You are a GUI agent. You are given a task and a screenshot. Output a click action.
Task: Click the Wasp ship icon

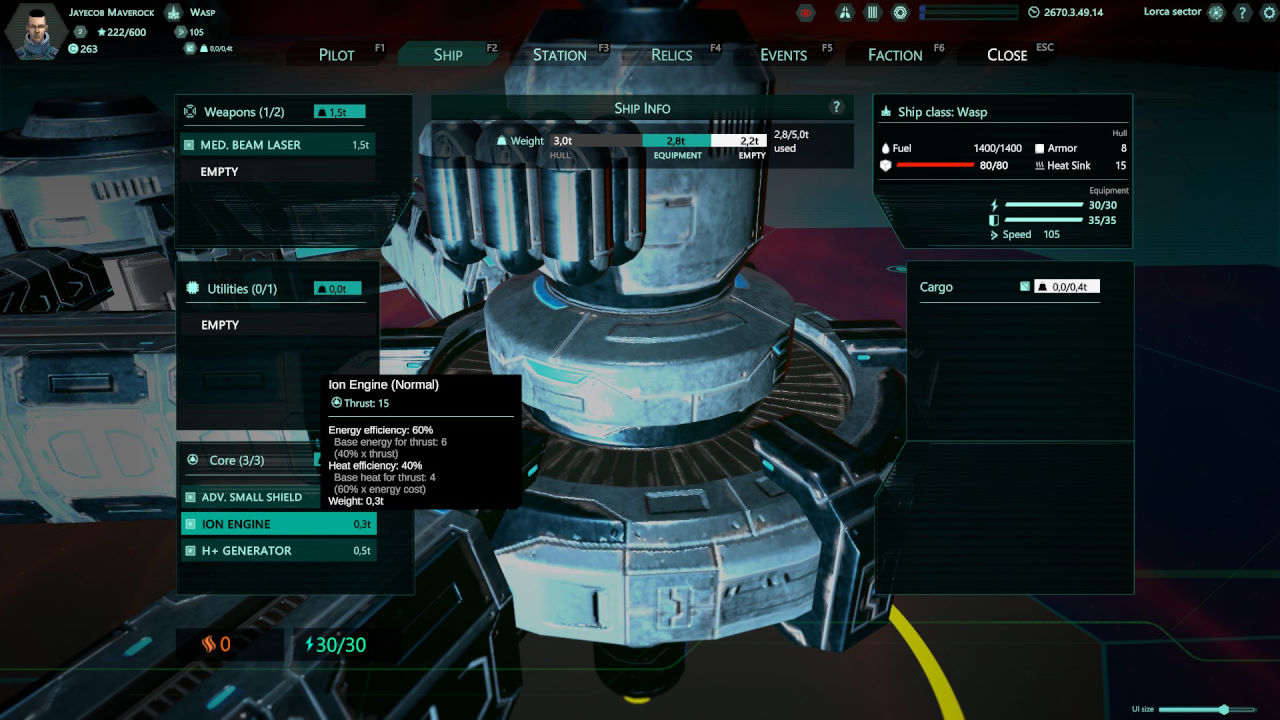[x=173, y=13]
